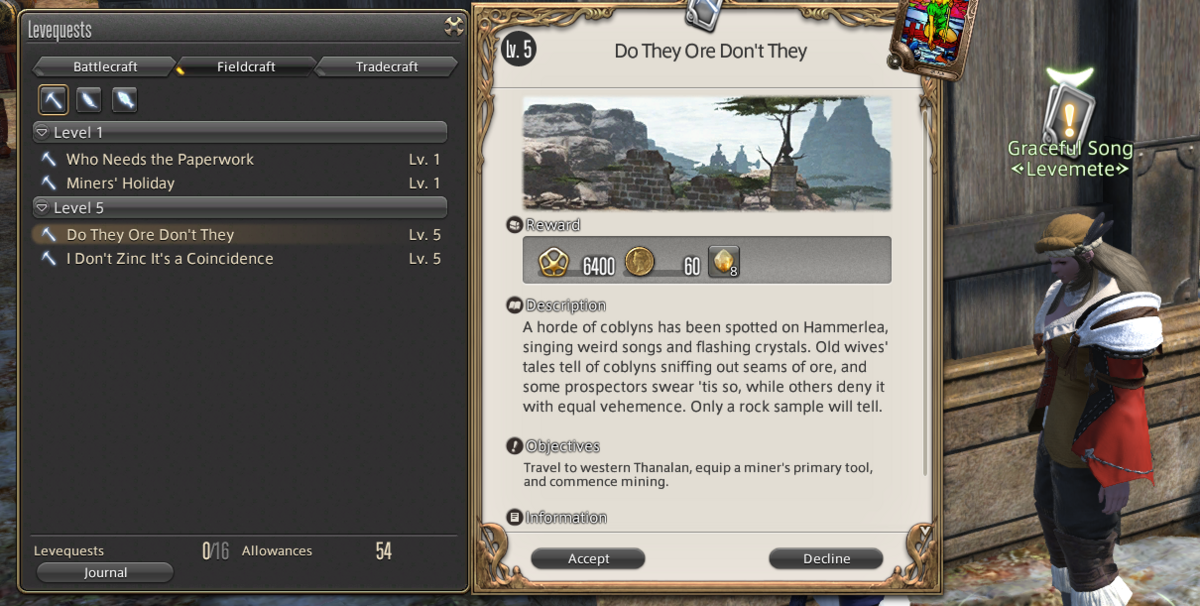Viewport: 1200px width, 606px height.
Task: Select the Fieldcraft tab
Action: tap(247, 67)
